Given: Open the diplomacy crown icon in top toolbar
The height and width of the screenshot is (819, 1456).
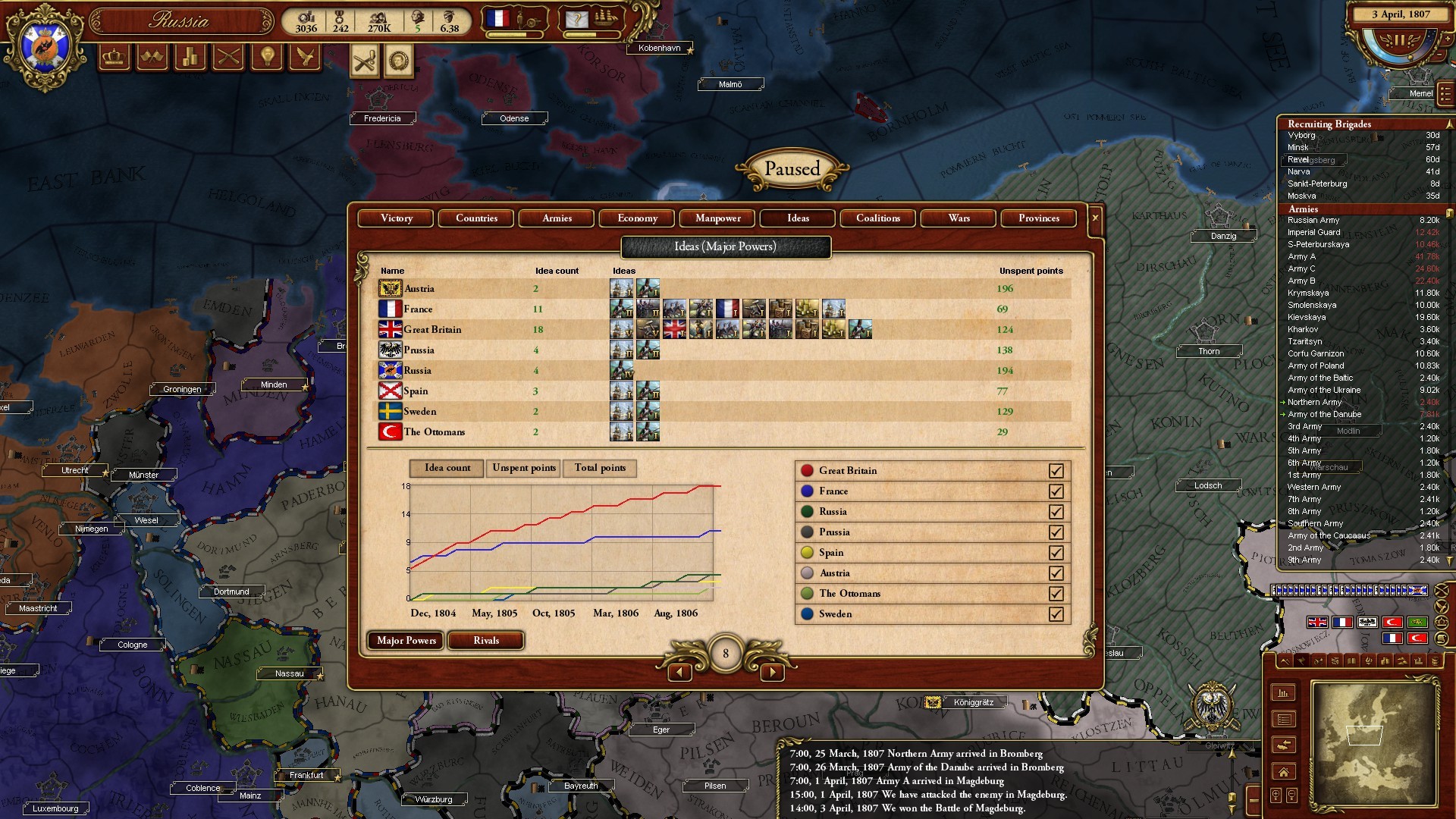Looking at the screenshot, I should [114, 57].
